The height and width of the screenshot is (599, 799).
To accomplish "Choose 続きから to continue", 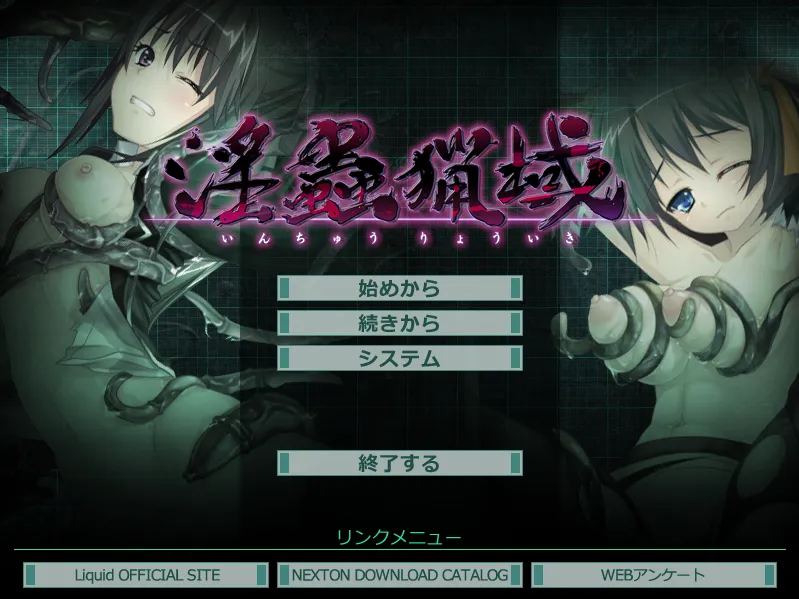I will [x=399, y=323].
